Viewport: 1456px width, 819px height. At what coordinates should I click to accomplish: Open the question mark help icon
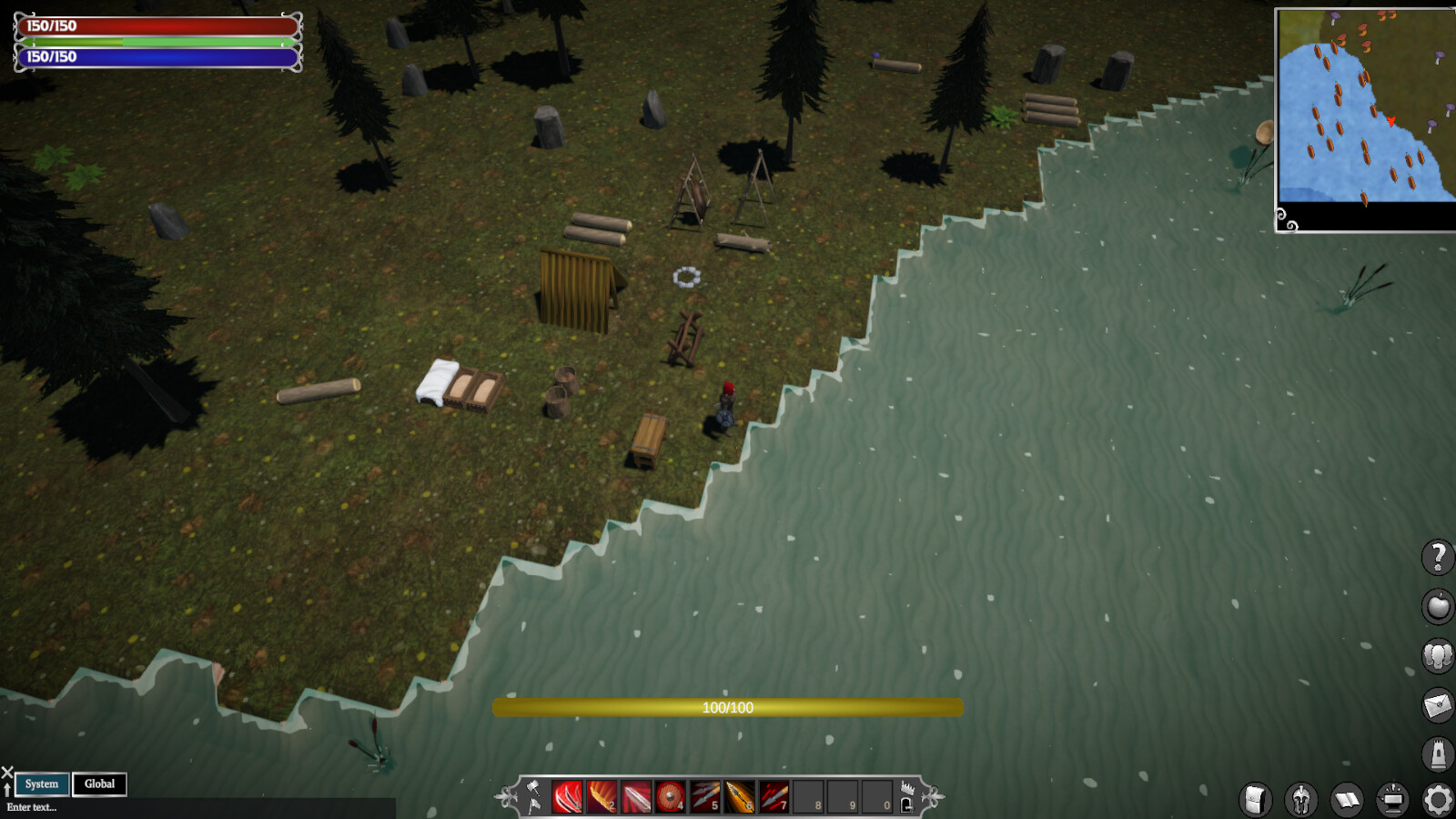click(x=1438, y=558)
